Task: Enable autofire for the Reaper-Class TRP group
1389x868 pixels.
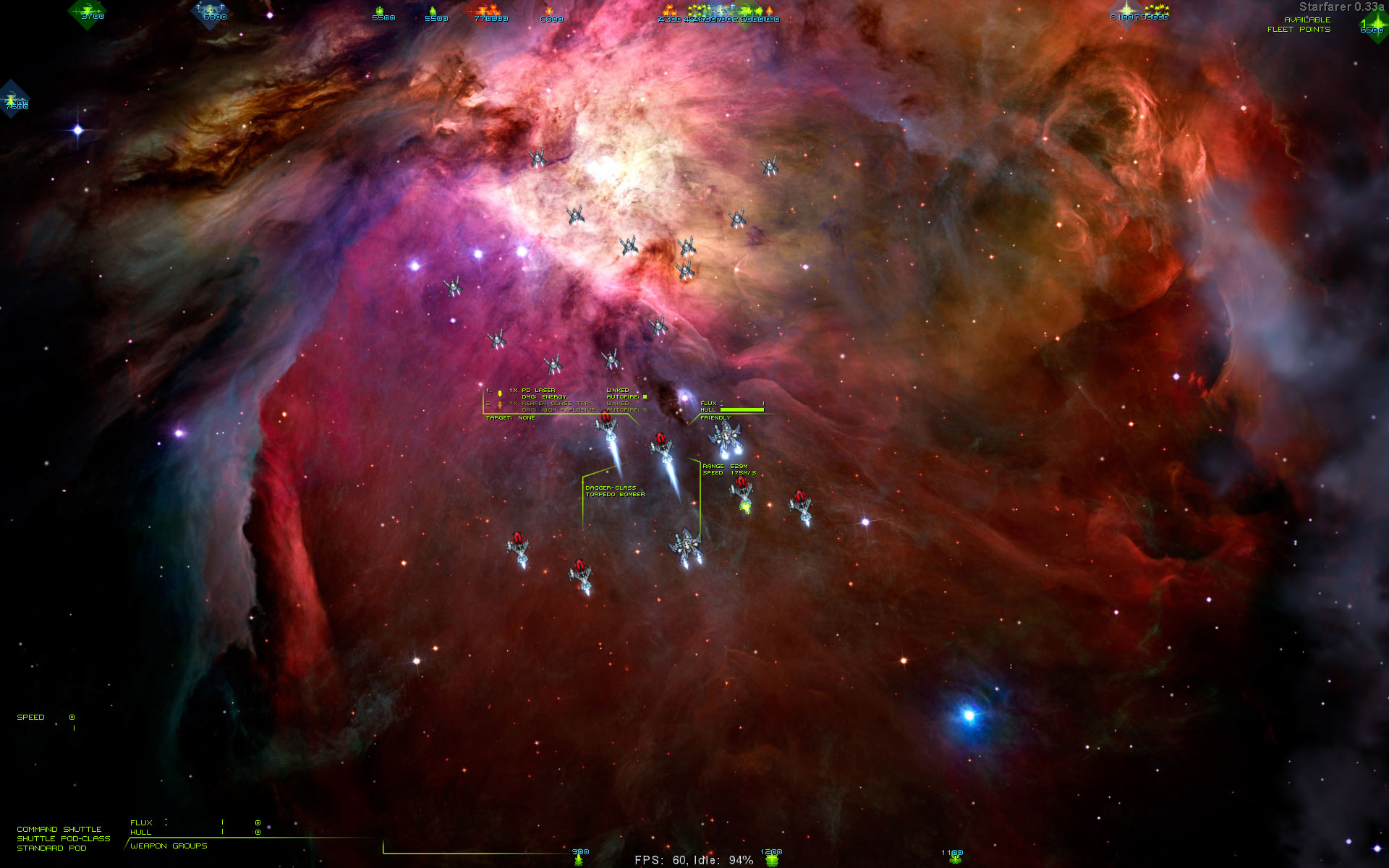Action: [645, 409]
